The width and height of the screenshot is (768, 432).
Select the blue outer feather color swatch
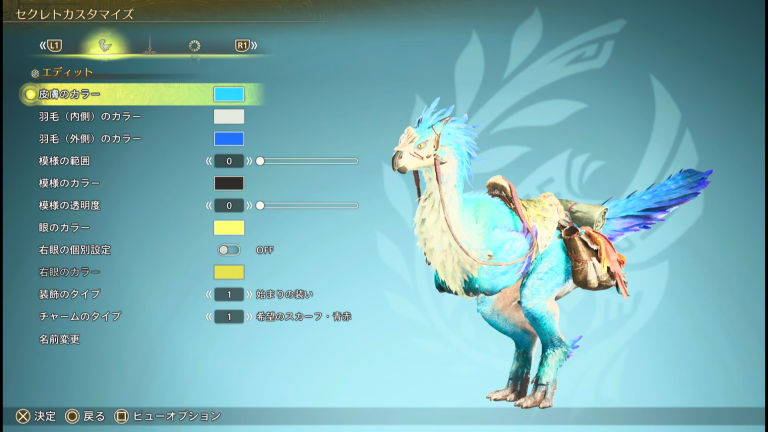pyautogui.click(x=228, y=139)
